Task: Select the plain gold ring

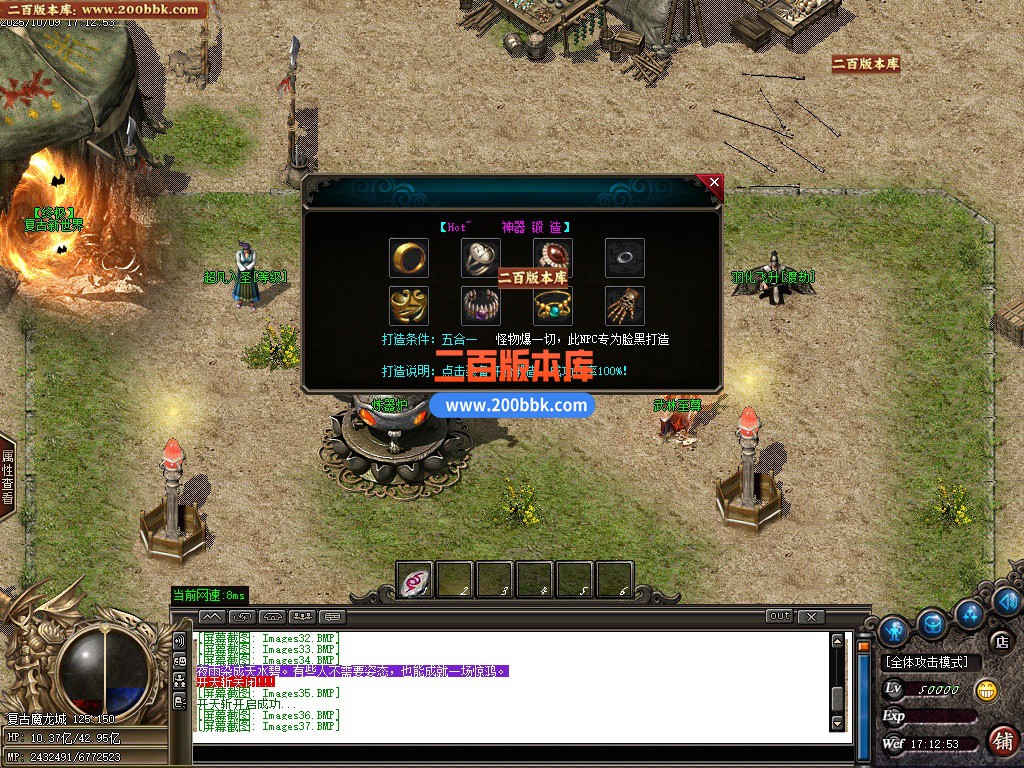Action: pos(409,258)
